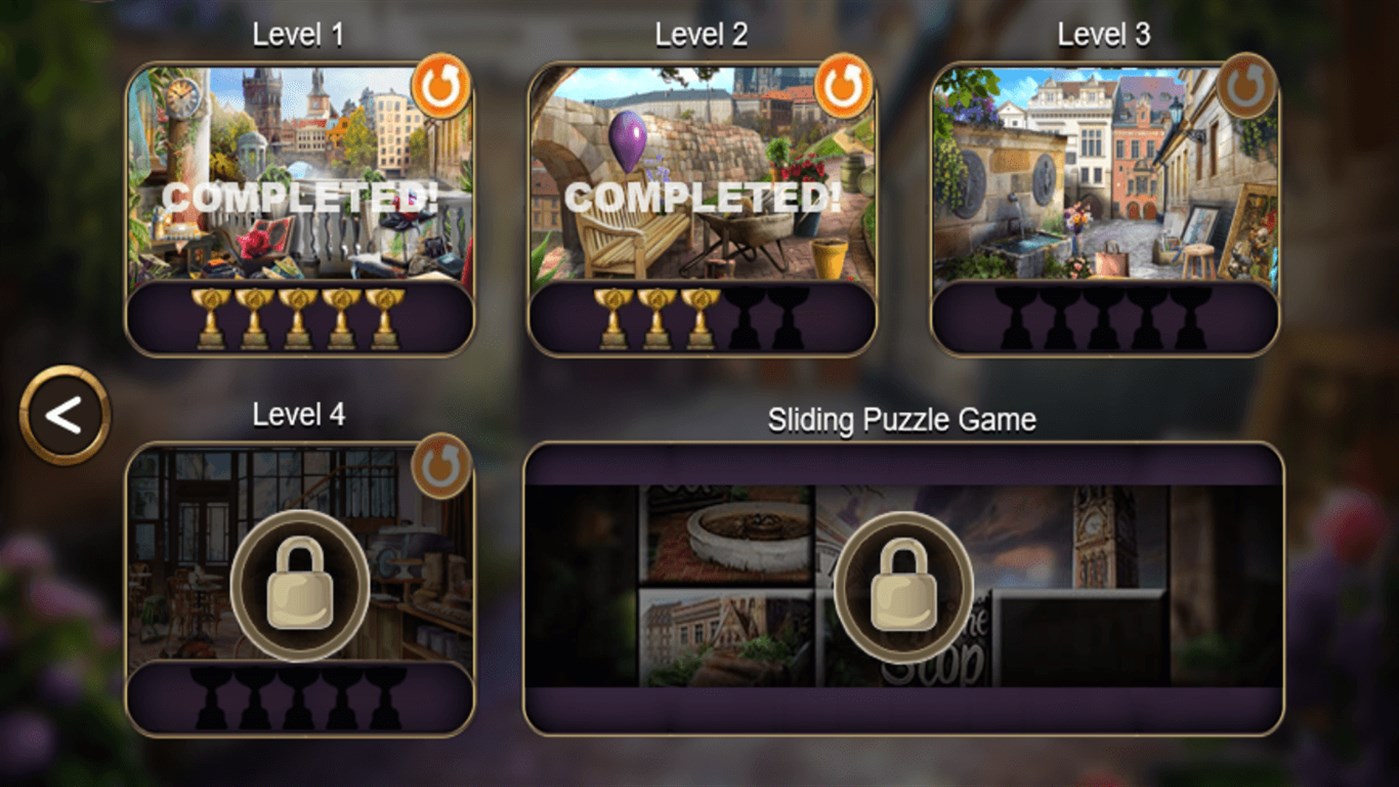Click the replay icon on Level 2
This screenshot has width=1399, height=787.
pyautogui.click(x=843, y=86)
